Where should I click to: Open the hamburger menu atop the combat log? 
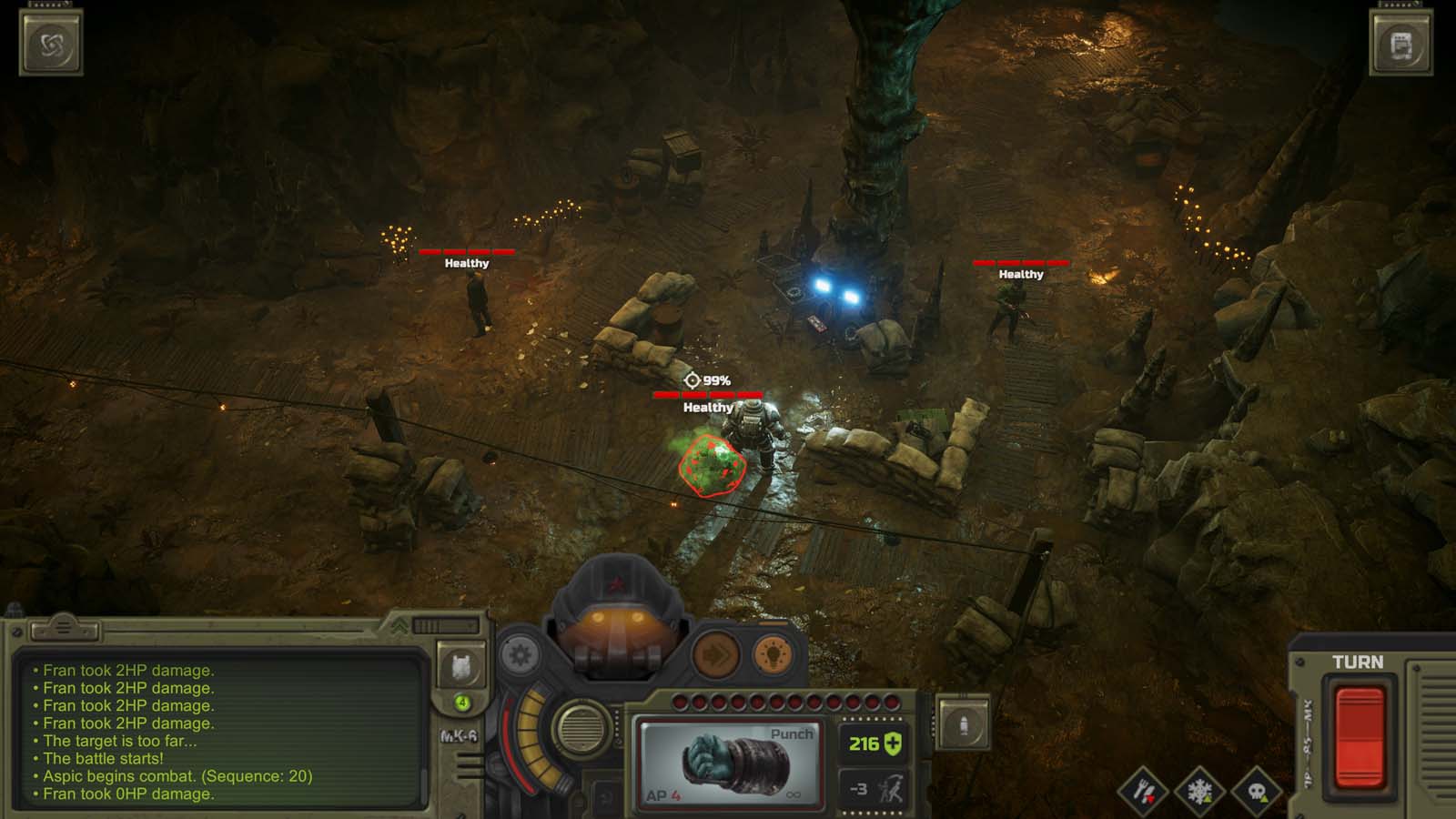point(62,627)
